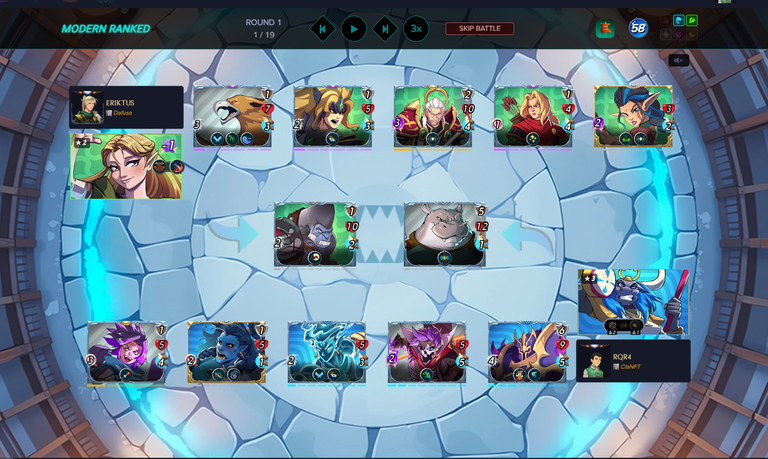This screenshot has width=768, height=459.
Task: Select the golden-armored knight card with 9 health
Action: [528, 352]
